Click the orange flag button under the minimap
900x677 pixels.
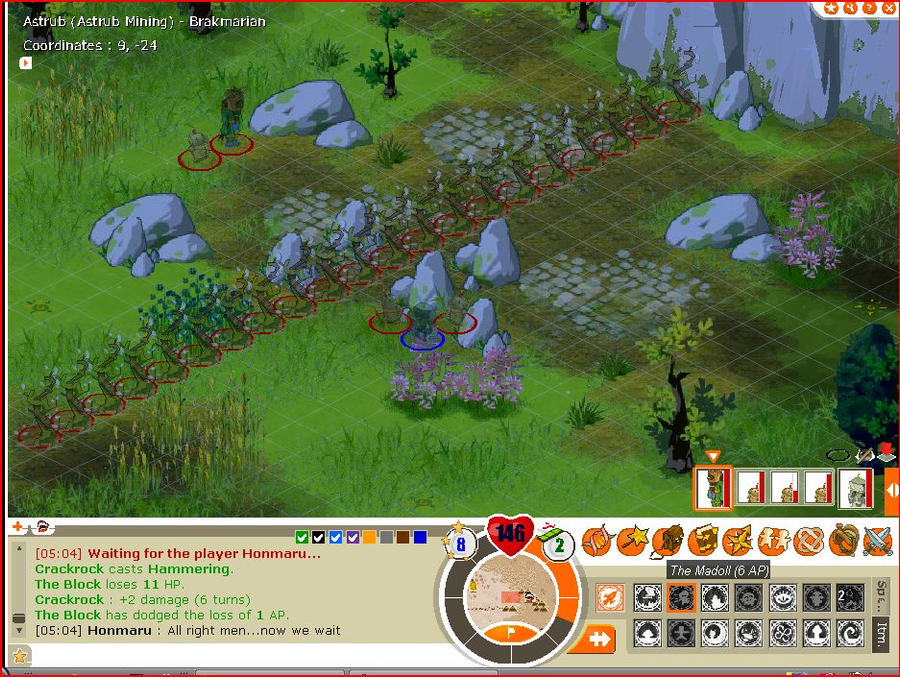click(513, 632)
